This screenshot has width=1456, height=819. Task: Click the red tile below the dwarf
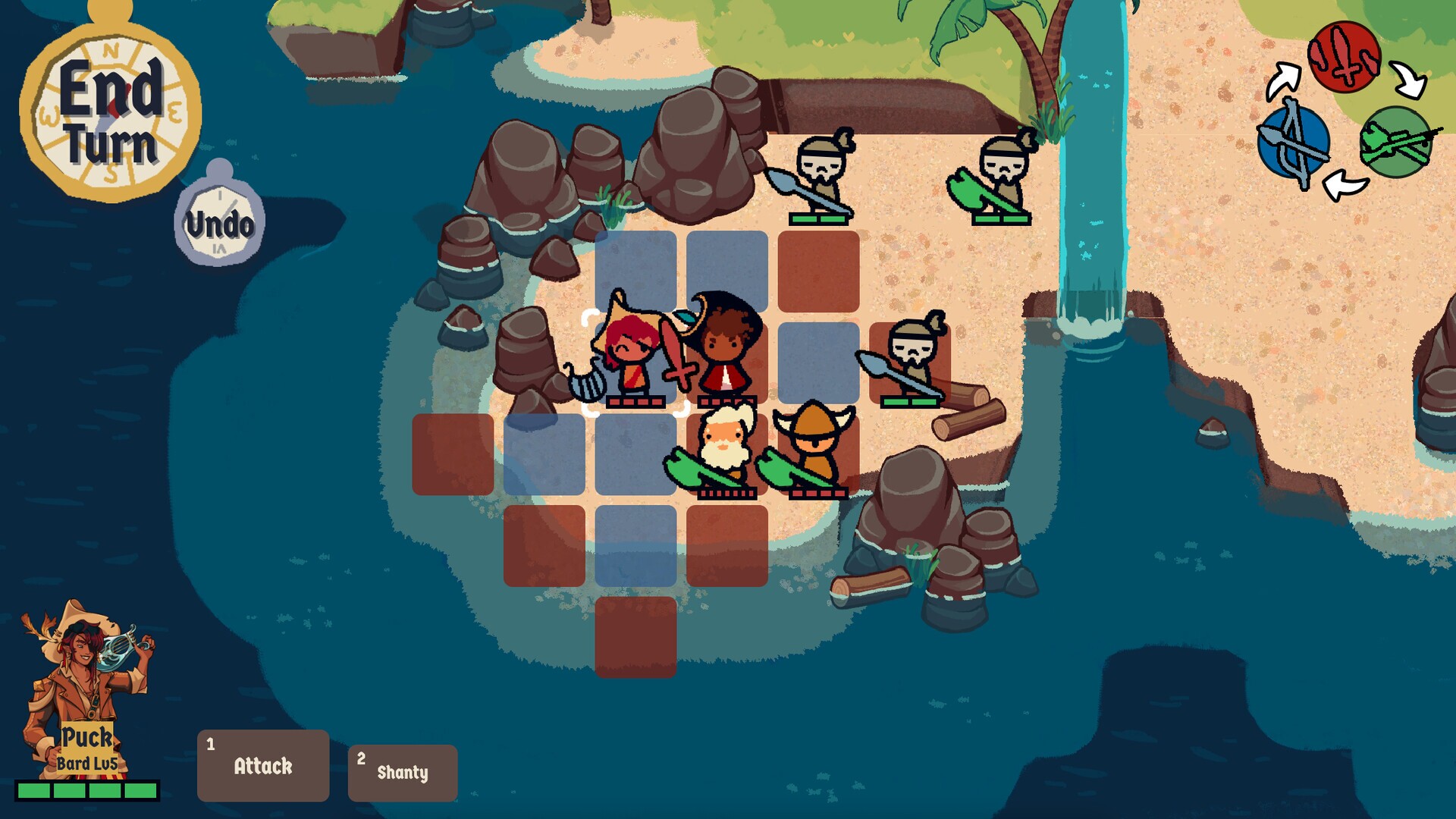pos(728,546)
